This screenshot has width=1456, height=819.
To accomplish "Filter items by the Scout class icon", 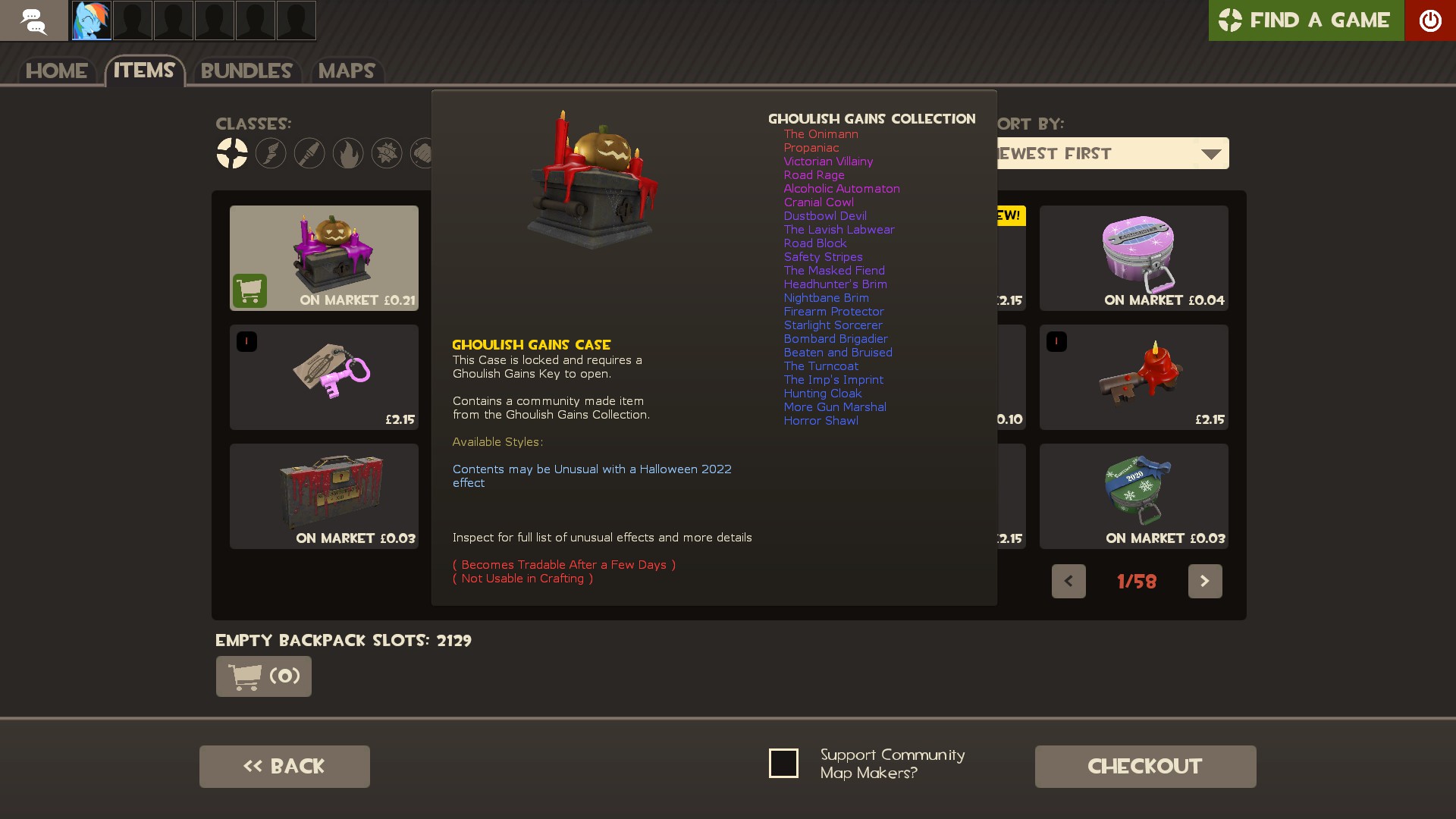I will coord(271,153).
